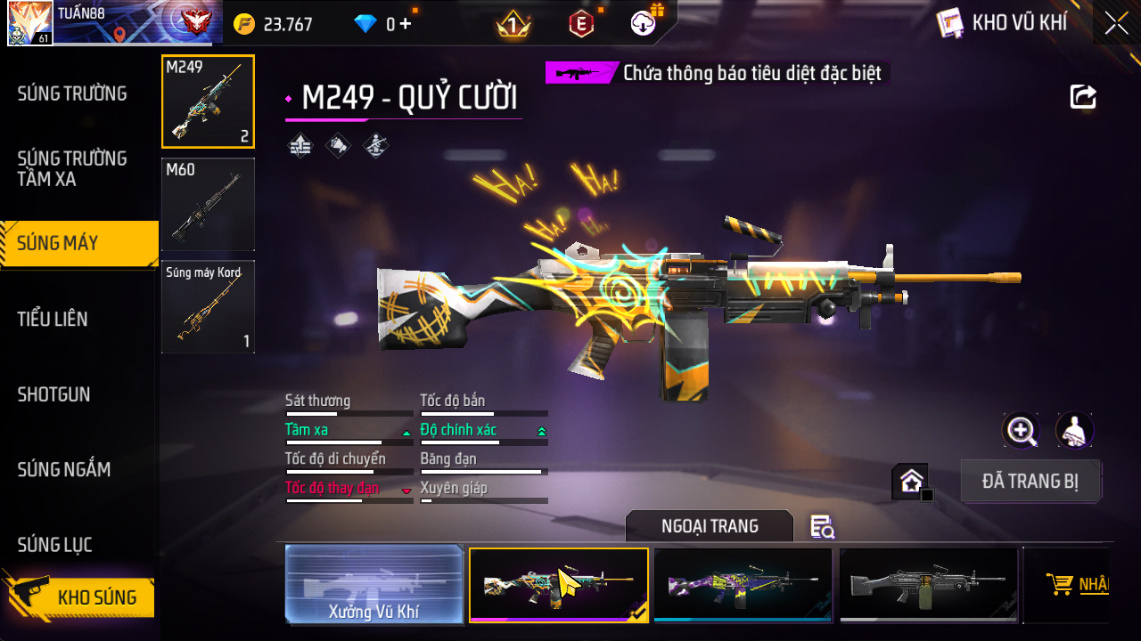
Task: Click the character preview icon
Action: coord(1074,431)
